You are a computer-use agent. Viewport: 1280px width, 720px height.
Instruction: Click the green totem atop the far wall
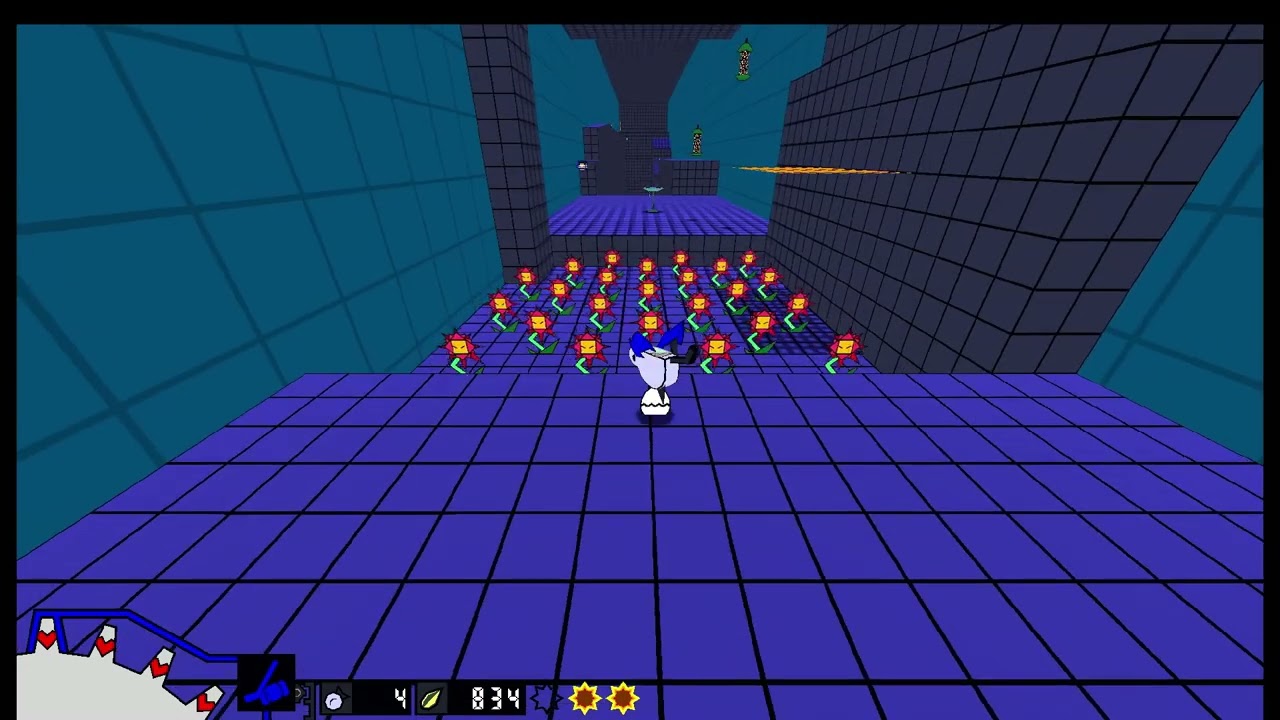point(745,60)
